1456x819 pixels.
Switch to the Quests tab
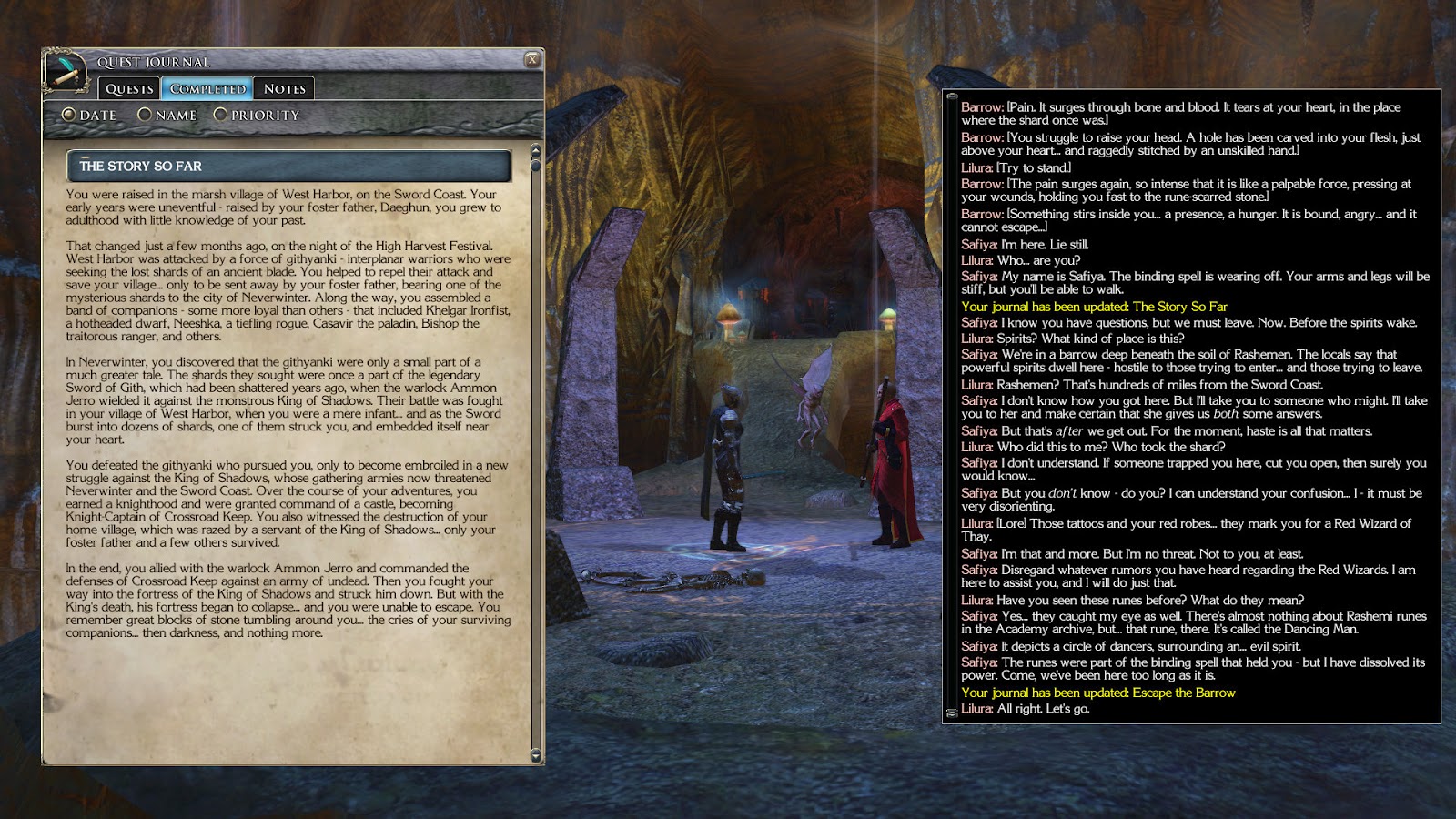tap(128, 89)
